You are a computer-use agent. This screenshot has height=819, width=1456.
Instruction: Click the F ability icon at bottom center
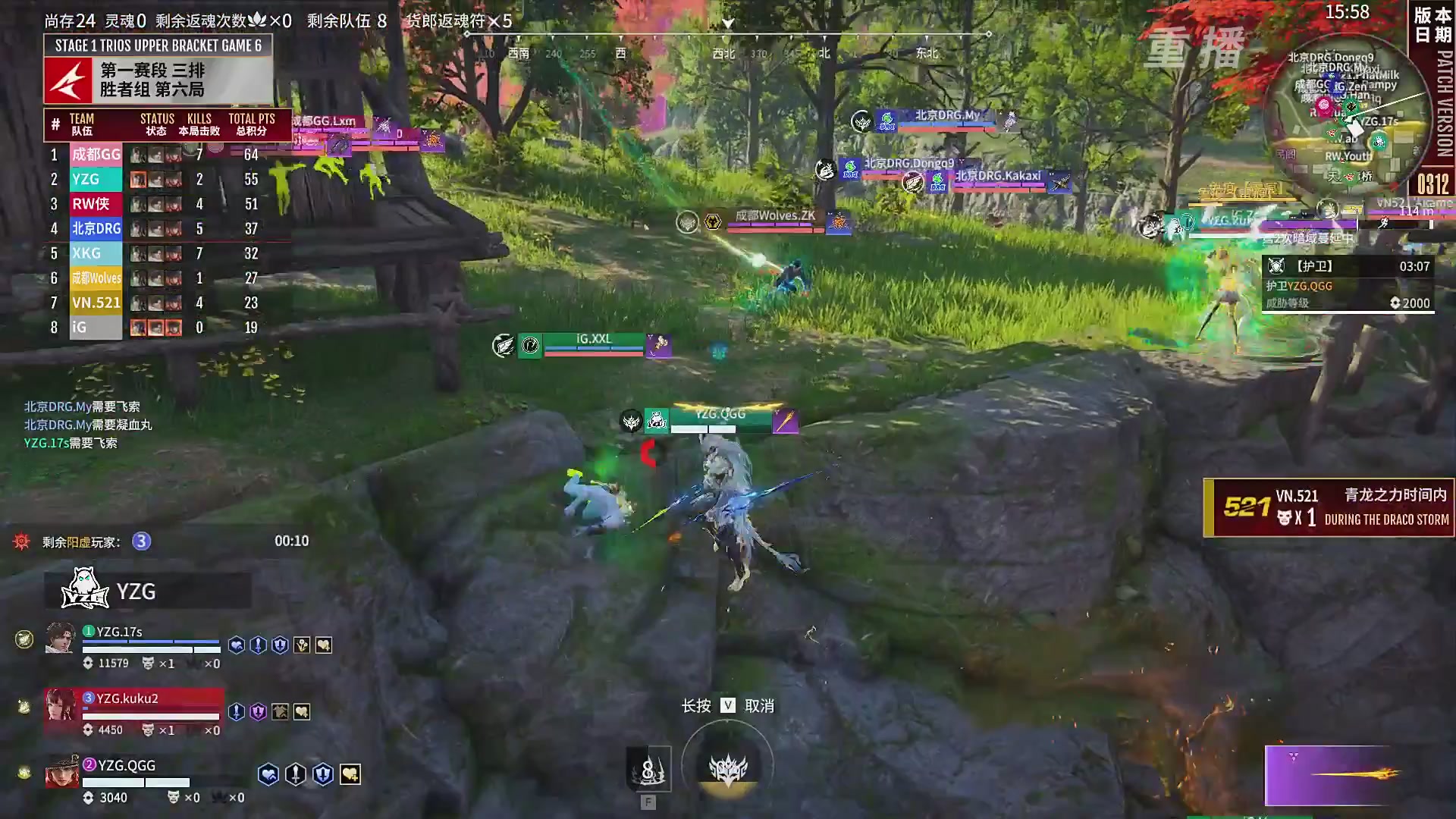(x=648, y=768)
